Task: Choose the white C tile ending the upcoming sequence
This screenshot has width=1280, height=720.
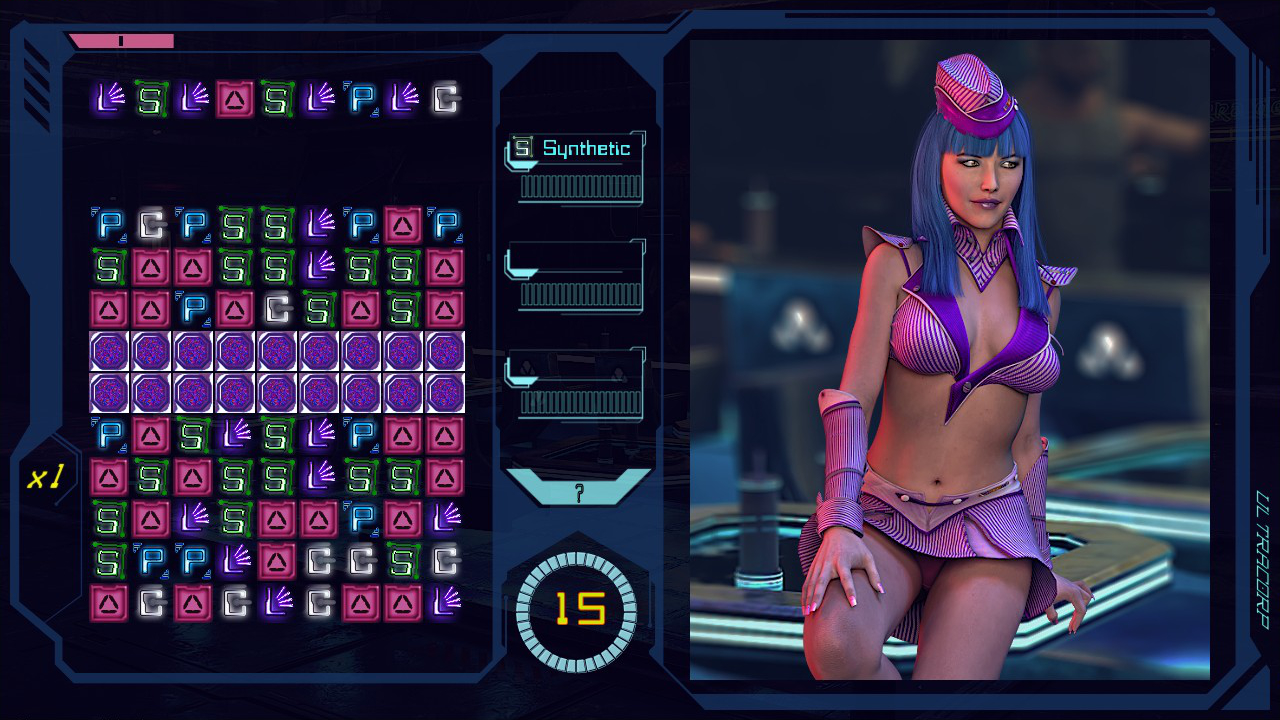Action: [445, 99]
